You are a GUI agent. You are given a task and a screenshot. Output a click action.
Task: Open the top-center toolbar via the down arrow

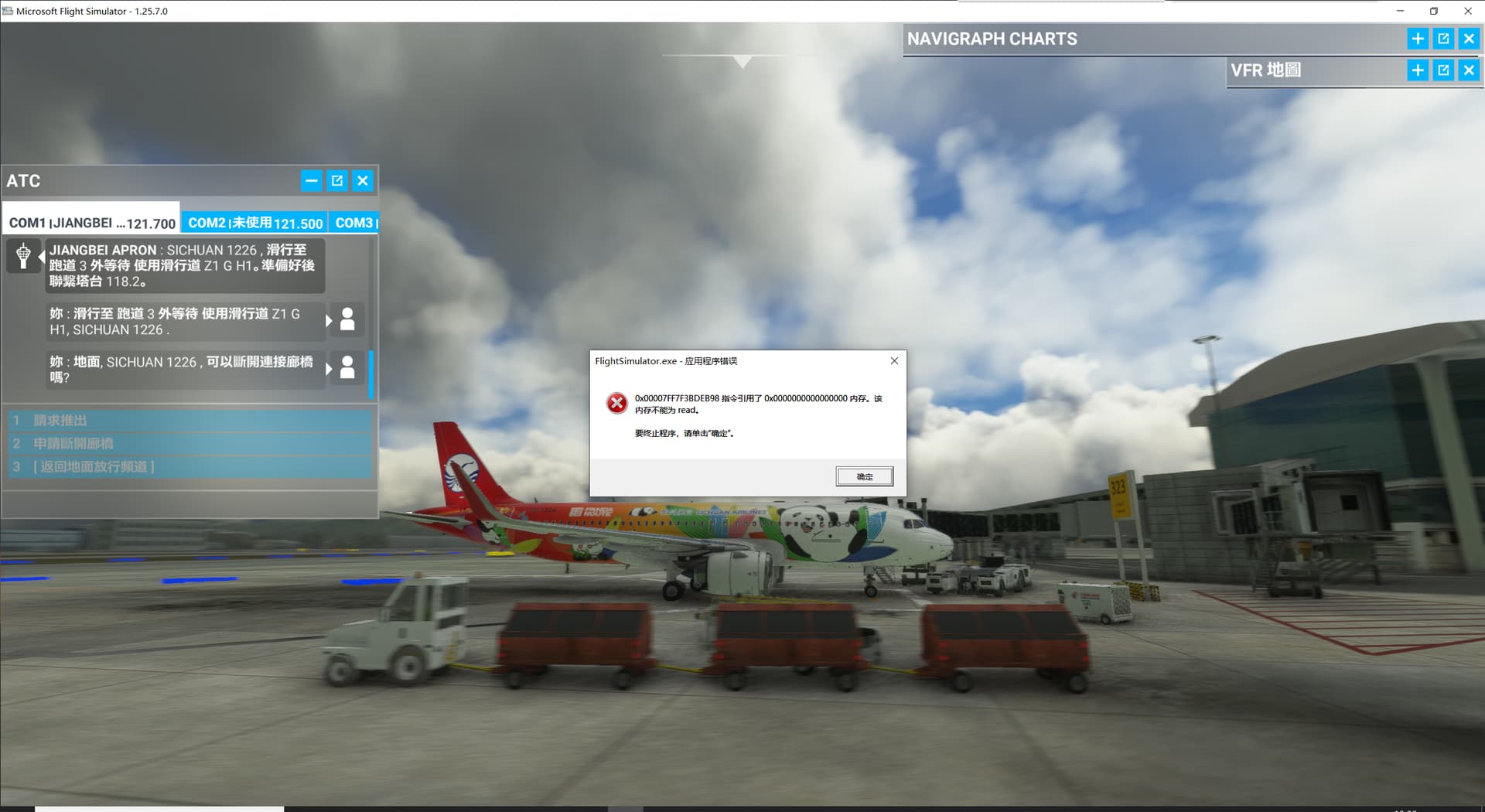[x=742, y=61]
